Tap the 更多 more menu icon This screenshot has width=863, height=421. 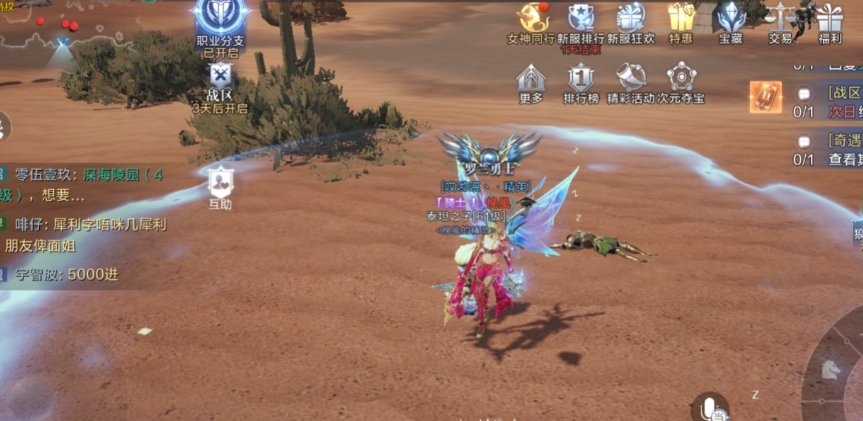[531, 79]
